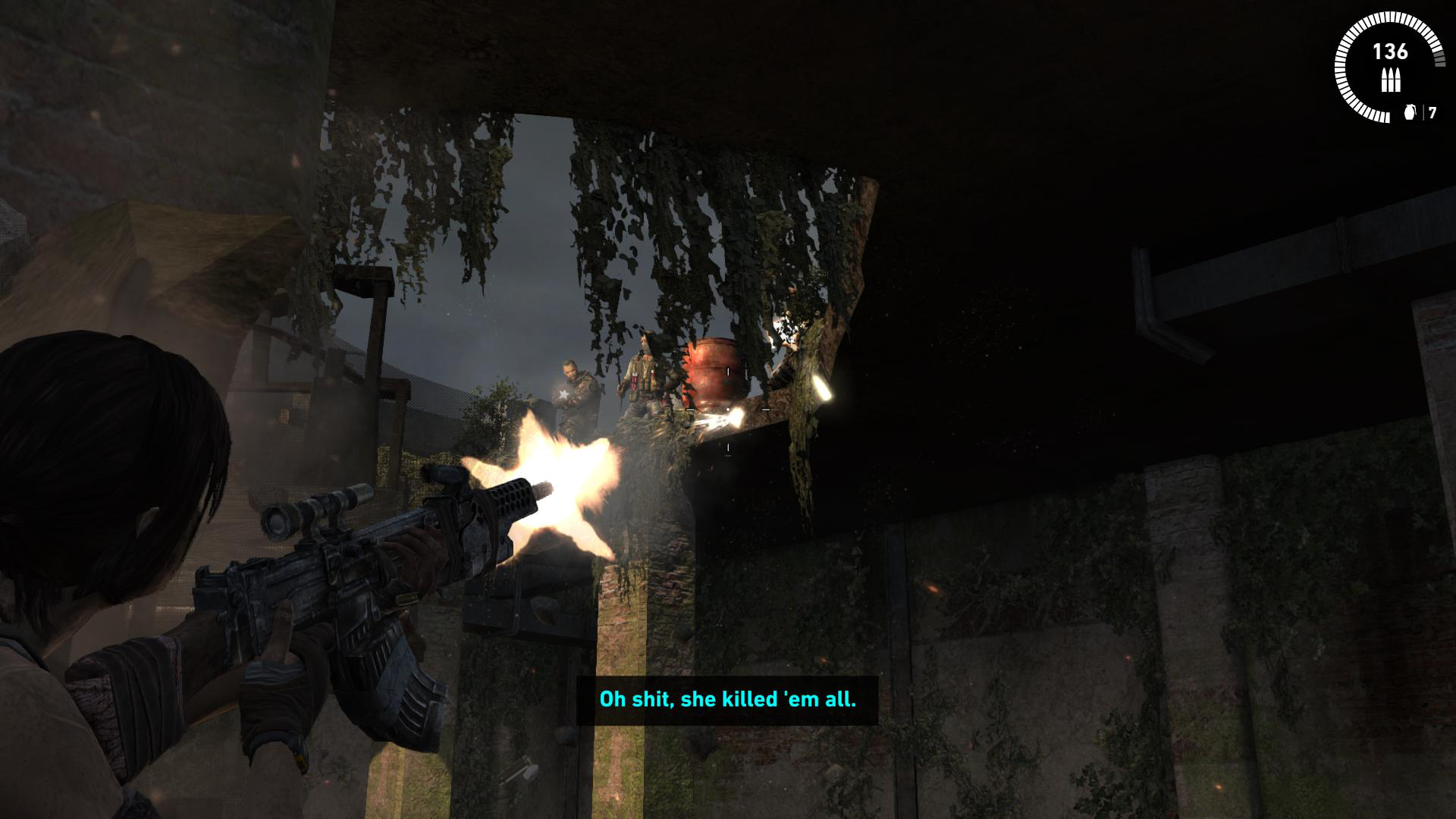Click the enemy muzzle flash near the barrel
The height and width of the screenshot is (819, 1456).
click(x=728, y=415)
